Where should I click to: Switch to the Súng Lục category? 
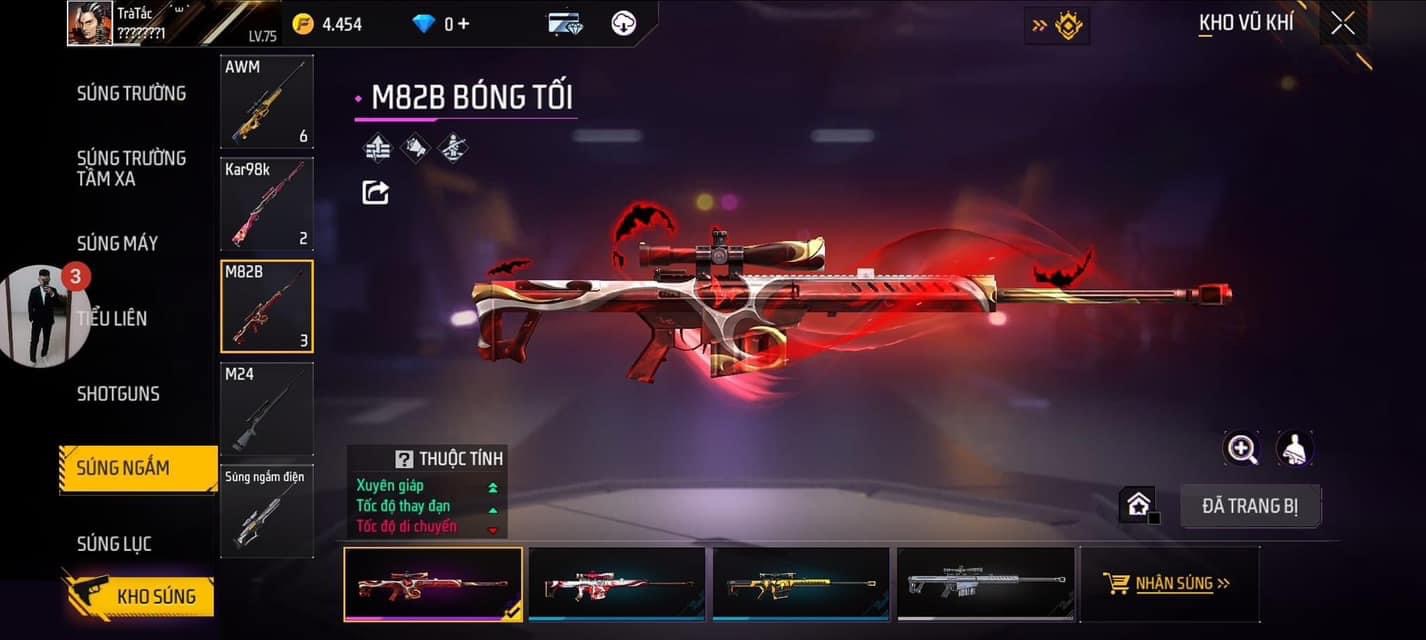coord(114,544)
